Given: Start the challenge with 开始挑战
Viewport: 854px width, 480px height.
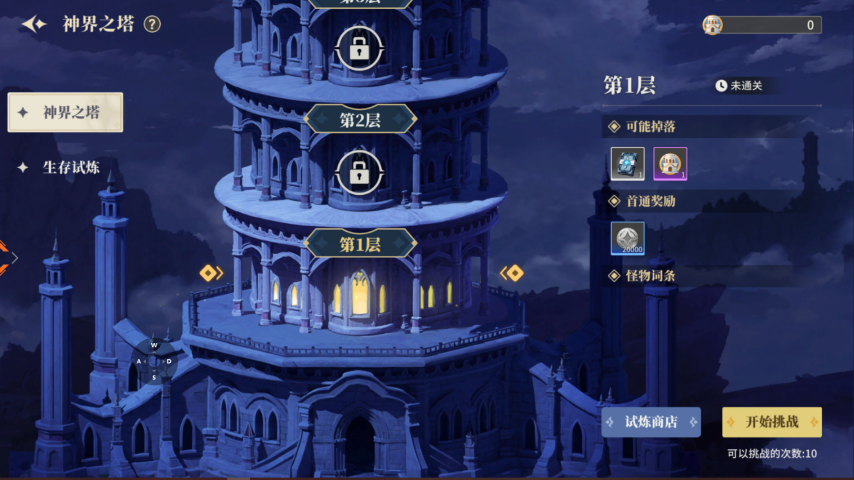Looking at the screenshot, I should [x=771, y=422].
